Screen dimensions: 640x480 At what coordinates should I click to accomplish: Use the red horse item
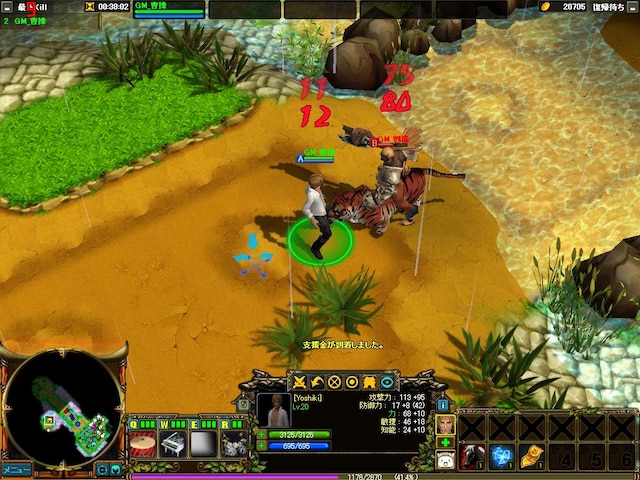click(x=471, y=457)
